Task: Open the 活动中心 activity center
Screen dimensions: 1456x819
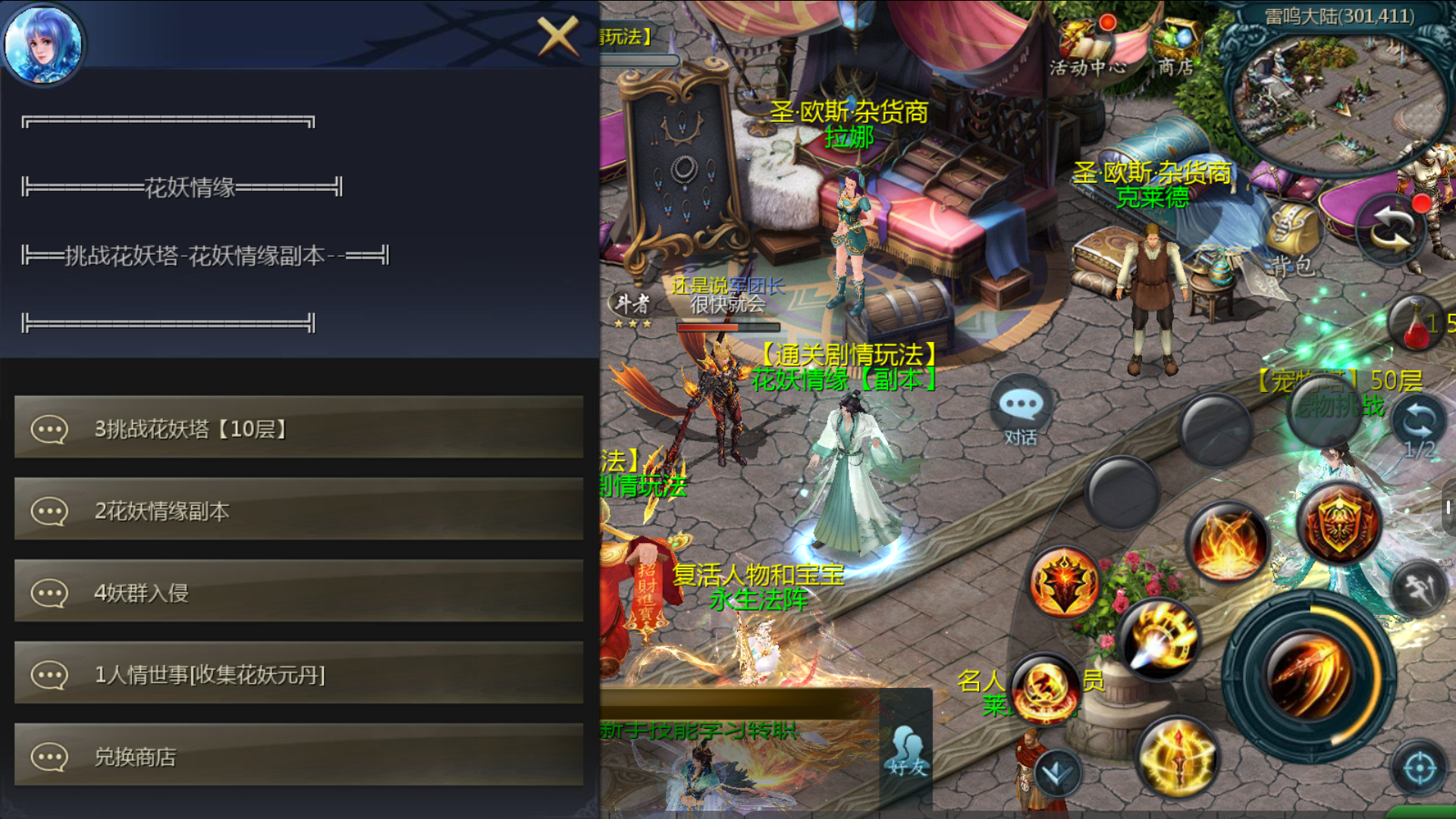Action: tap(1087, 47)
